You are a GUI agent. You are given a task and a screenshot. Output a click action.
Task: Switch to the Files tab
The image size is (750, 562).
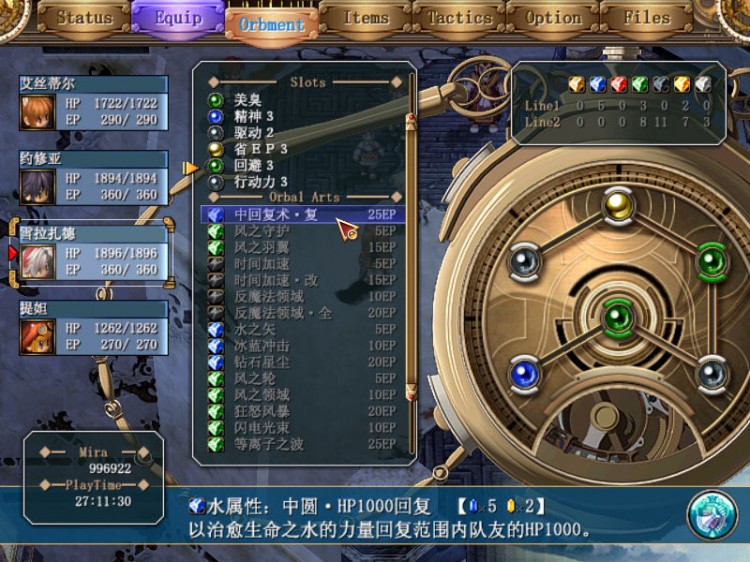point(646,18)
